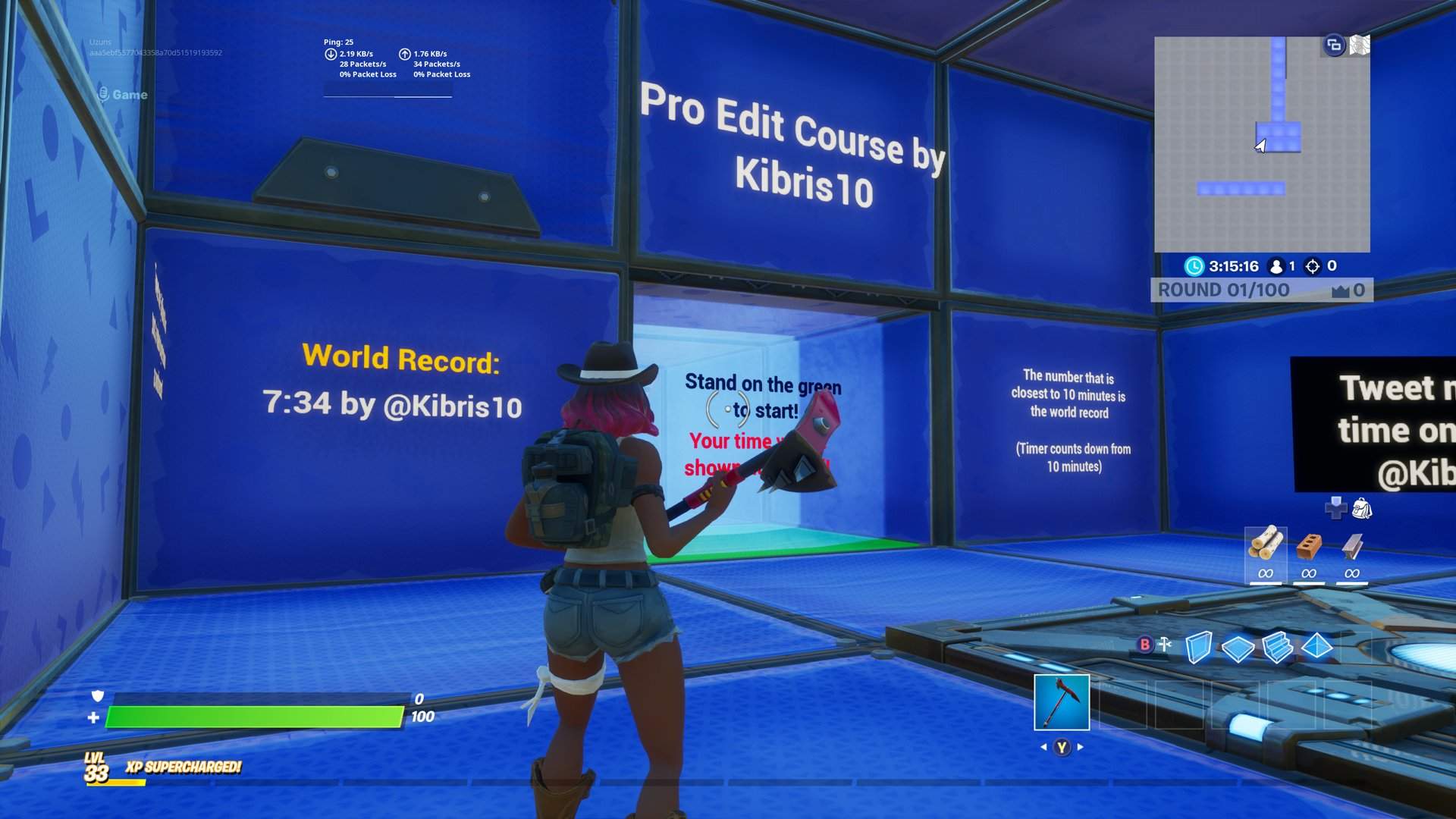Toggle the minimap expand control
Screen dimensions: 1456x819
[x=1334, y=47]
